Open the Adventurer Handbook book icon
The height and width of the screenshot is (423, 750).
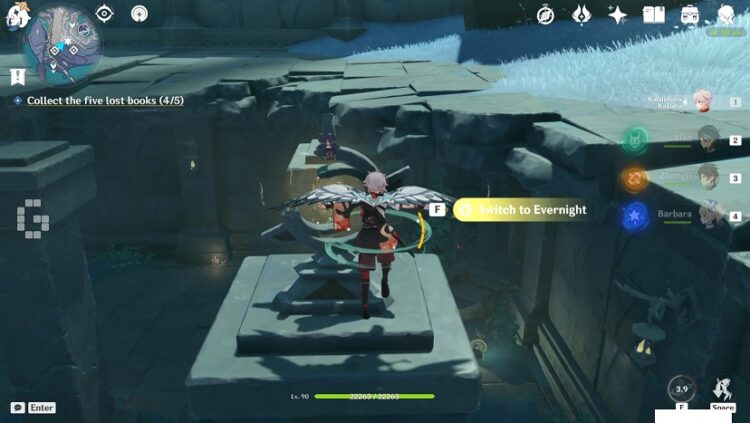point(653,15)
